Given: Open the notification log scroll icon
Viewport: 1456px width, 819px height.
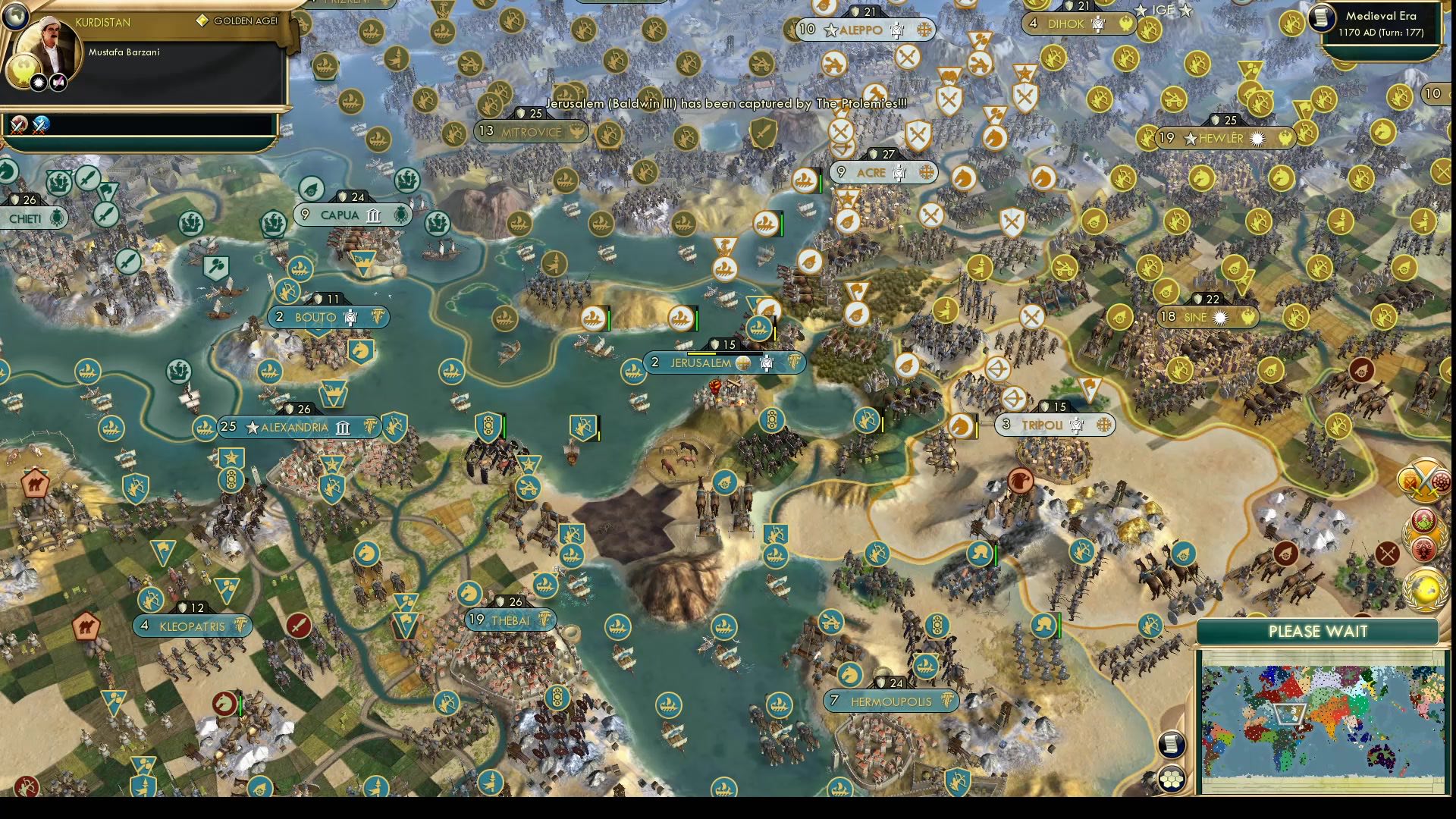Looking at the screenshot, I should pos(1171,743).
